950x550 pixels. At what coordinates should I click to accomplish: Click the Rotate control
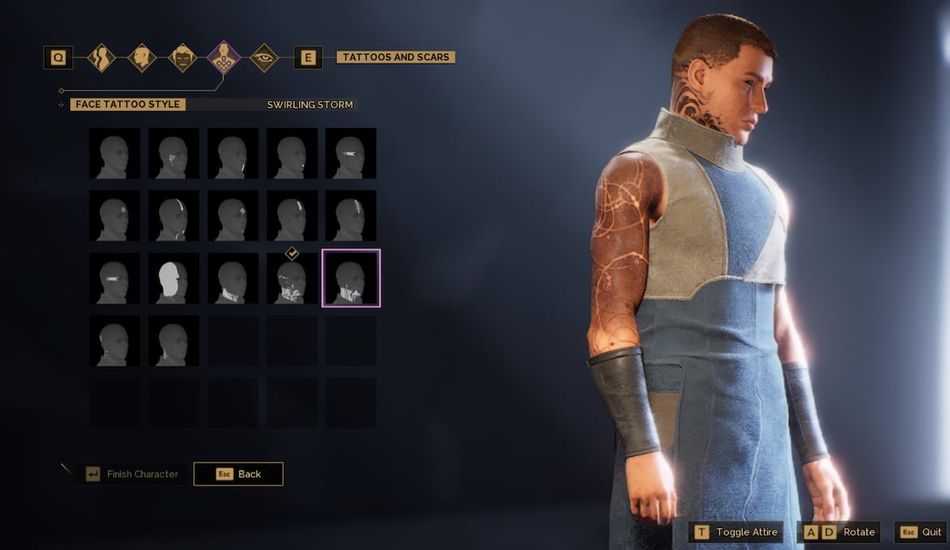(x=840, y=532)
